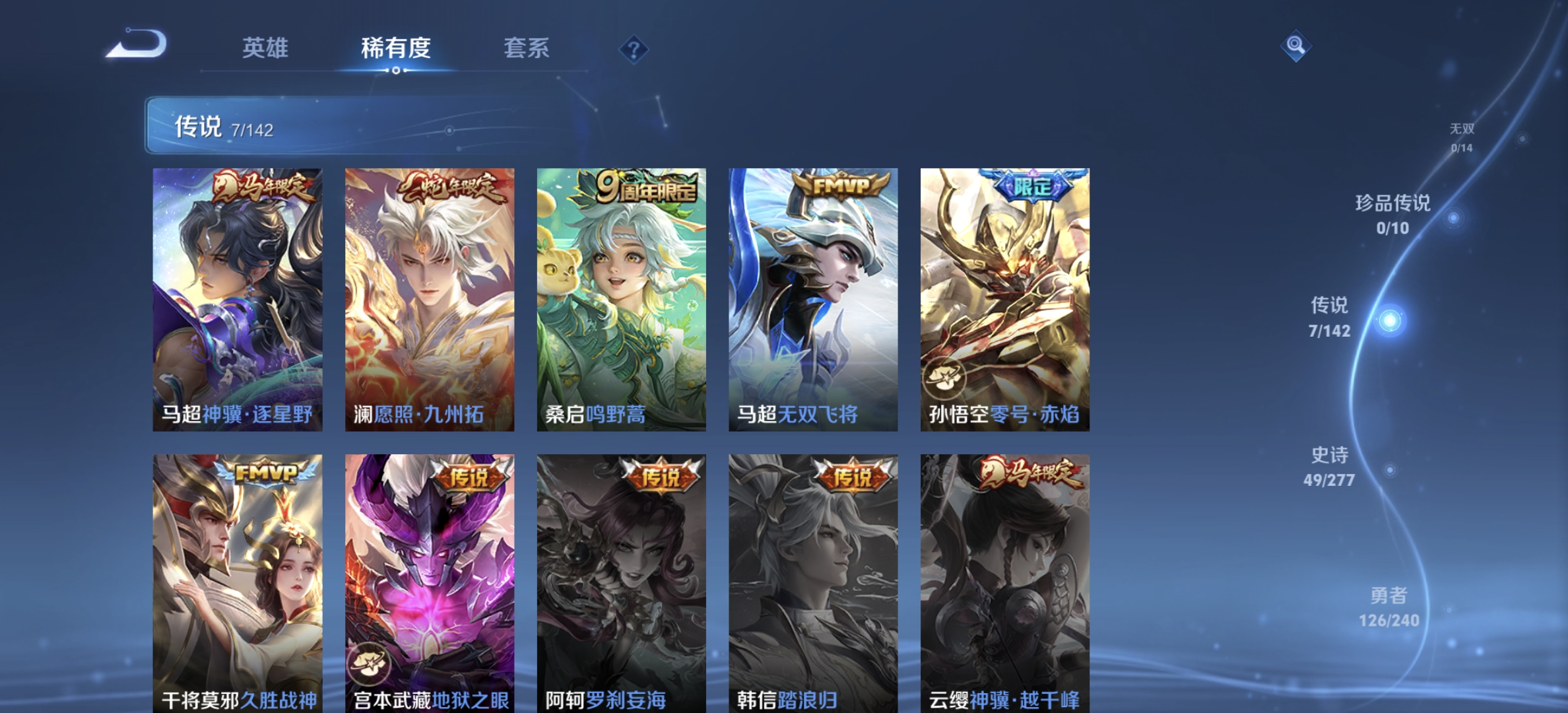
Task: Click the planet badge on 宫本武藏 card
Action: [370, 662]
